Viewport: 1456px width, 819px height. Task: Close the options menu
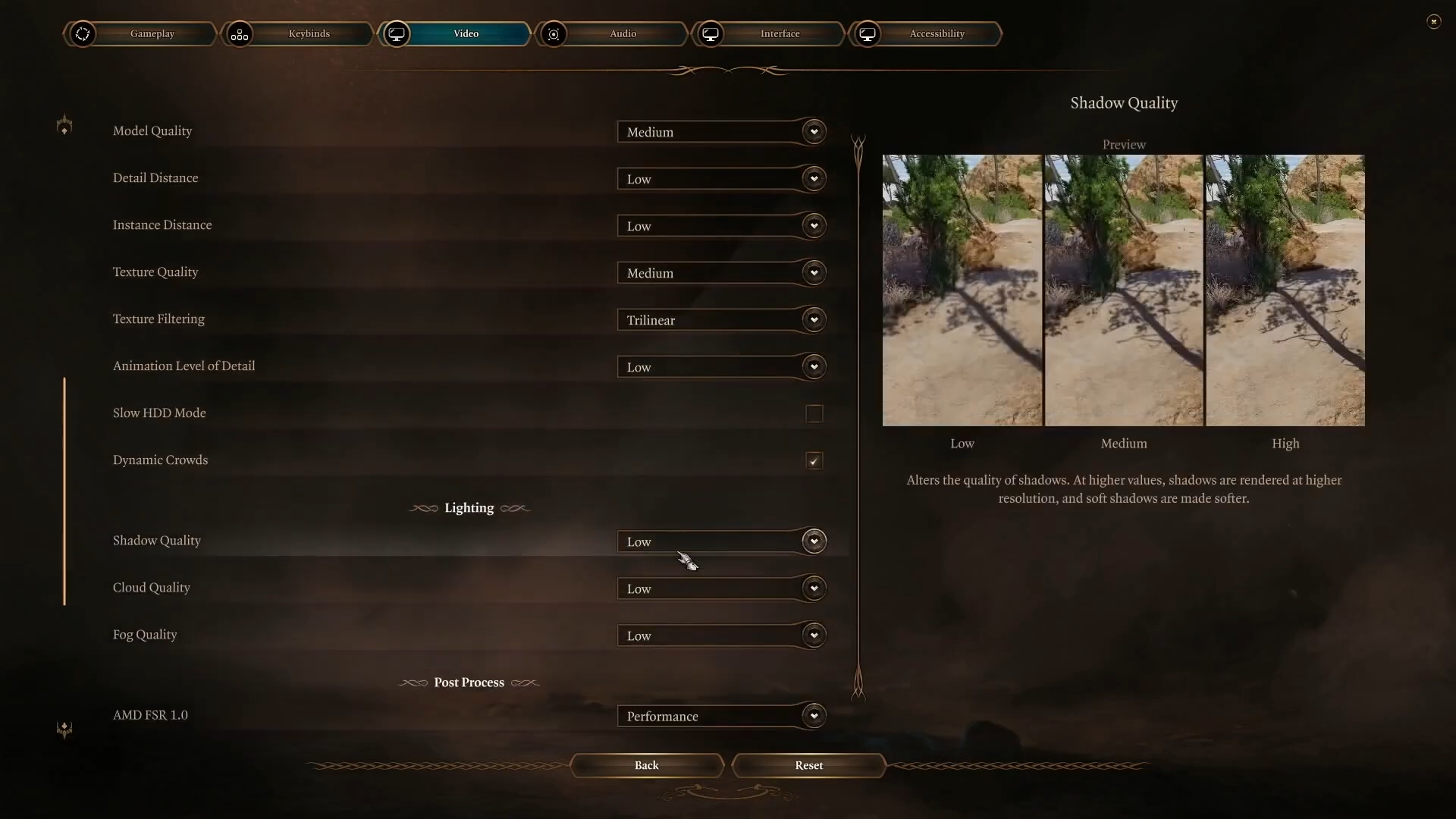pos(1433,21)
